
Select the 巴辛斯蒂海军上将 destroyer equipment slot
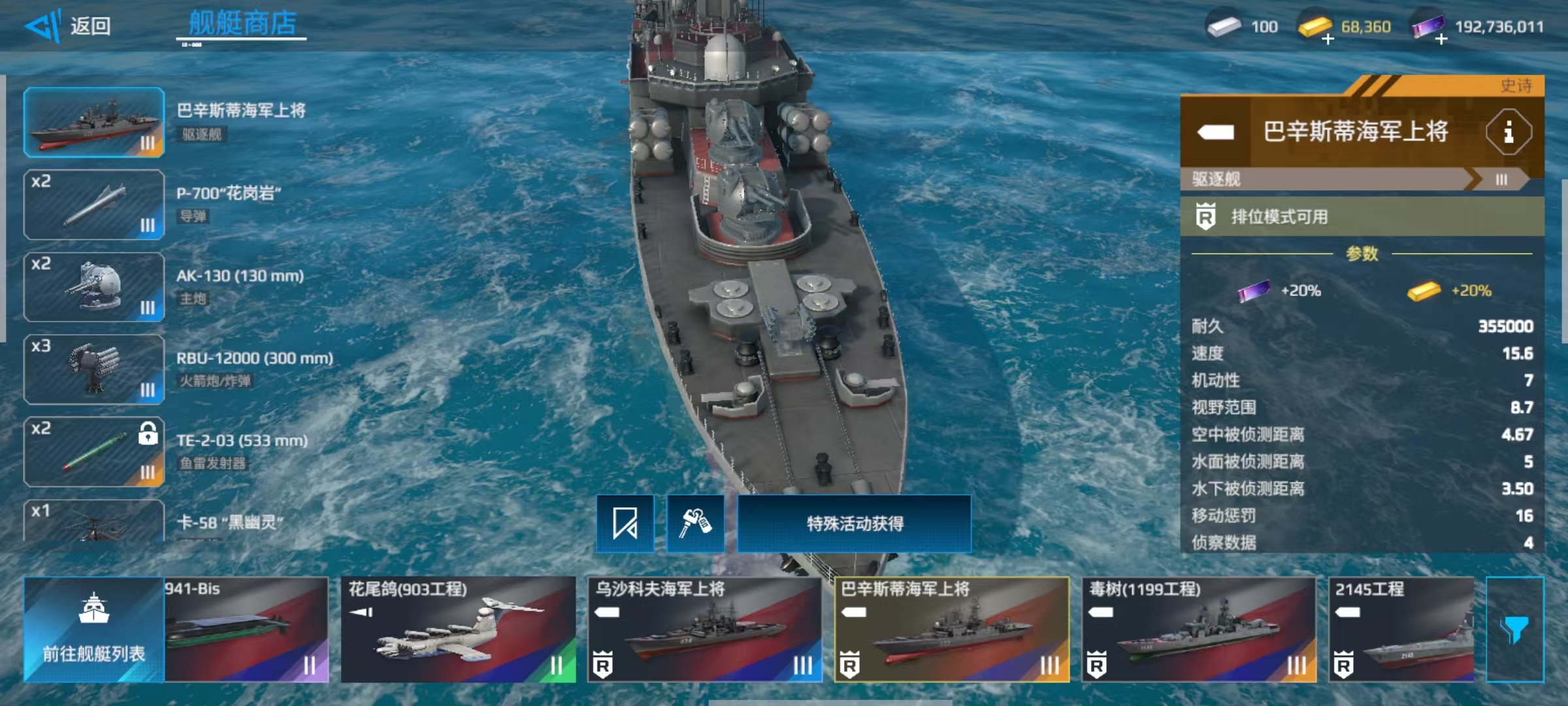(94, 122)
